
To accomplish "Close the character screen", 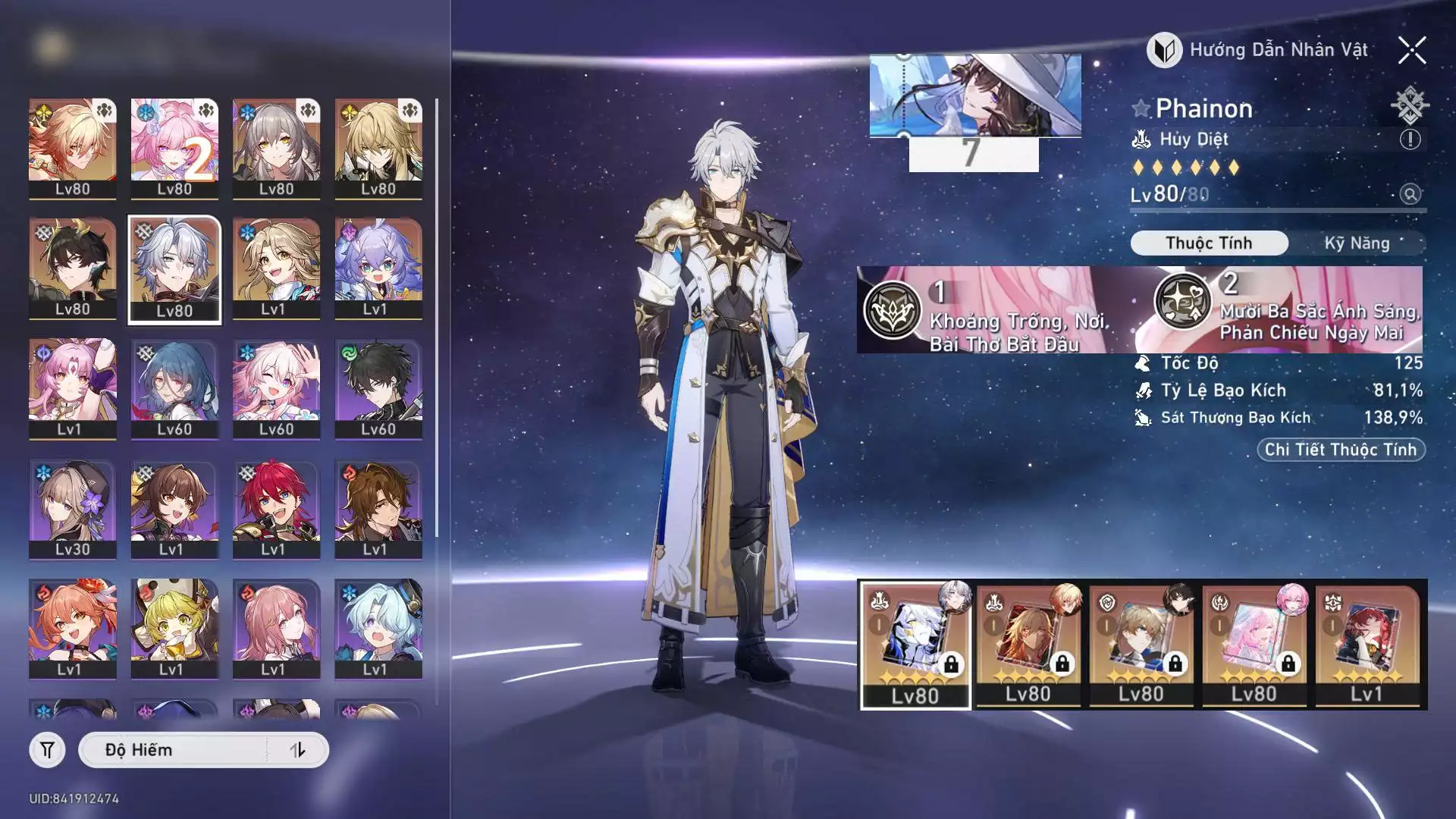I will pyautogui.click(x=1411, y=51).
